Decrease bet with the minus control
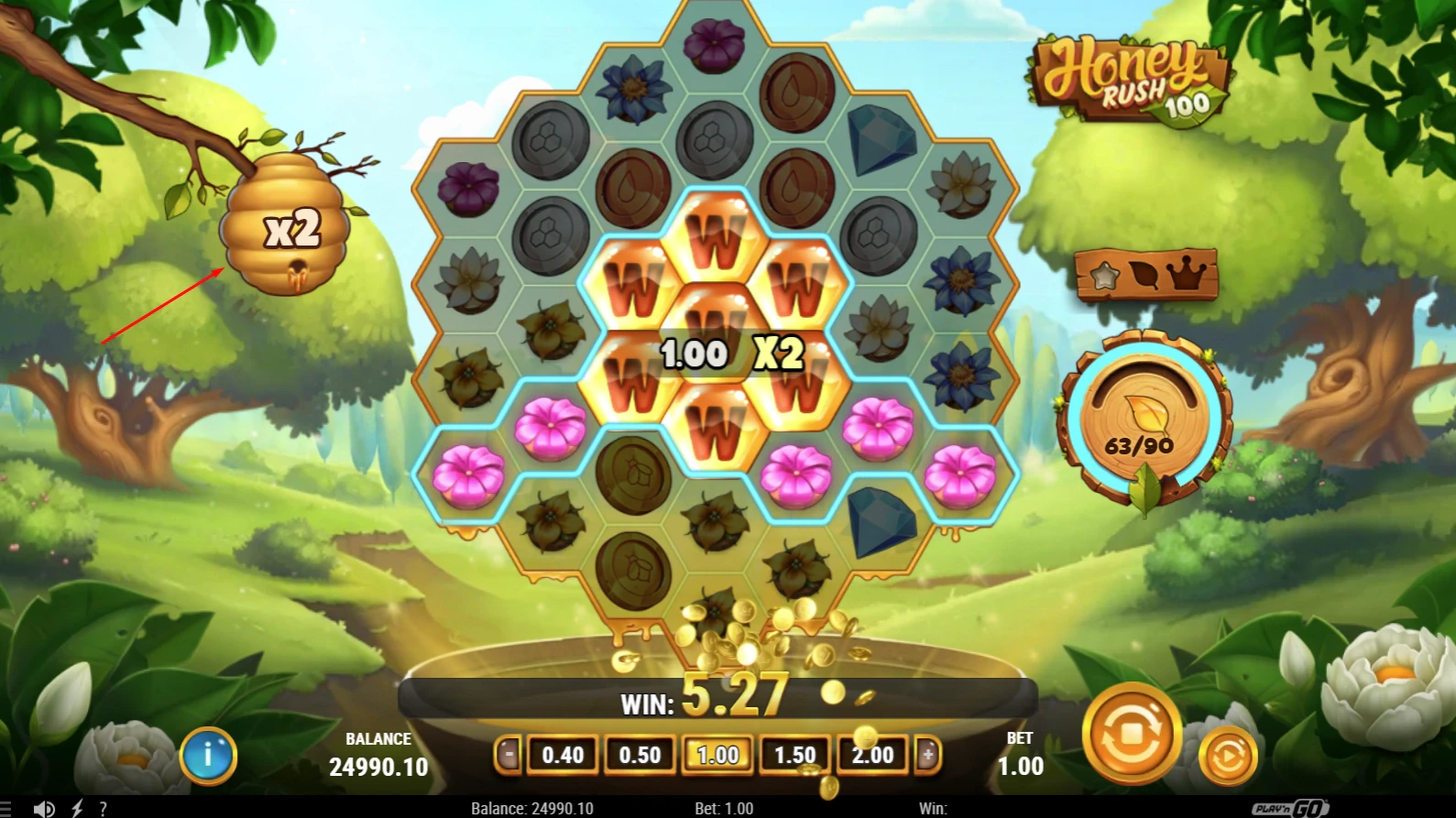This screenshot has height=818, width=1456. (509, 756)
